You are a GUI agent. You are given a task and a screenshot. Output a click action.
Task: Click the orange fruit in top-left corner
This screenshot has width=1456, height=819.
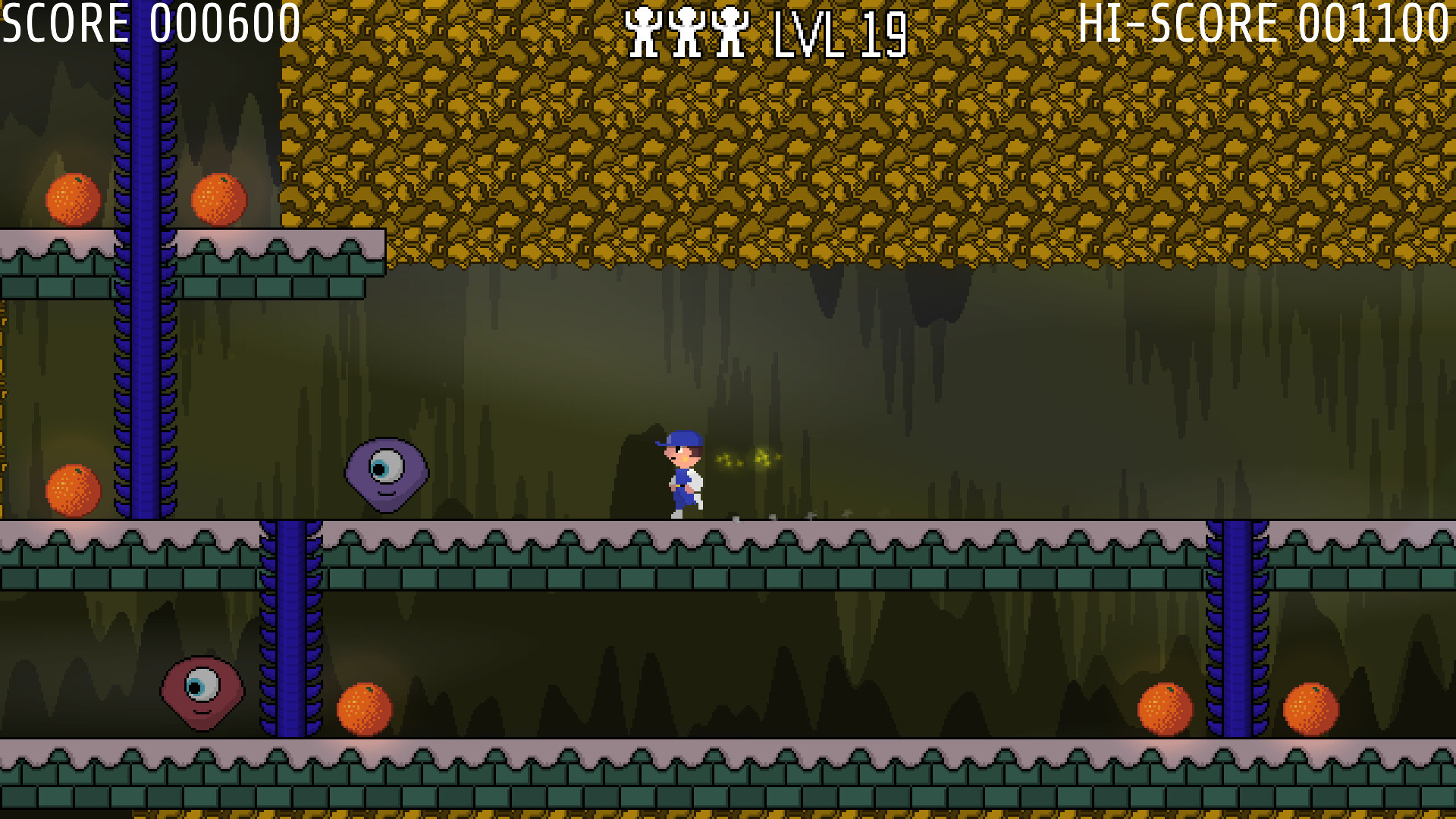click(74, 199)
